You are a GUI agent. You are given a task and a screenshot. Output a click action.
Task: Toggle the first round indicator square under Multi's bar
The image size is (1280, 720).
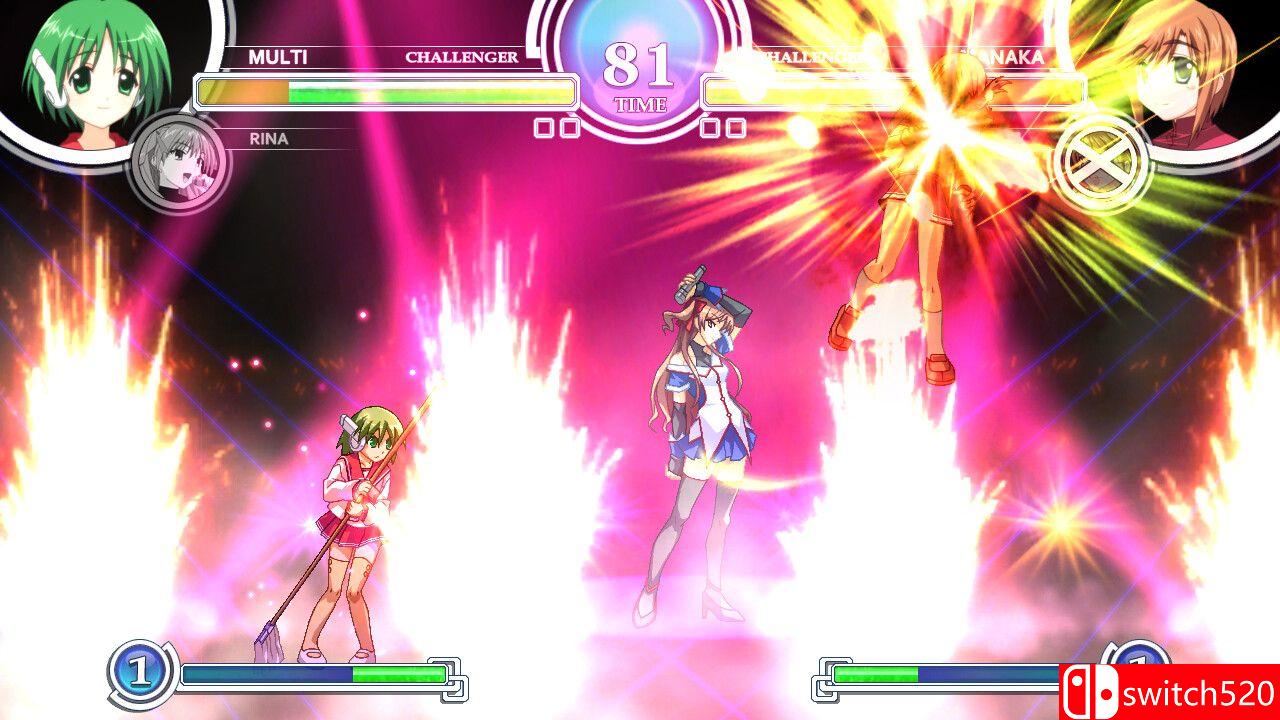click(x=546, y=126)
